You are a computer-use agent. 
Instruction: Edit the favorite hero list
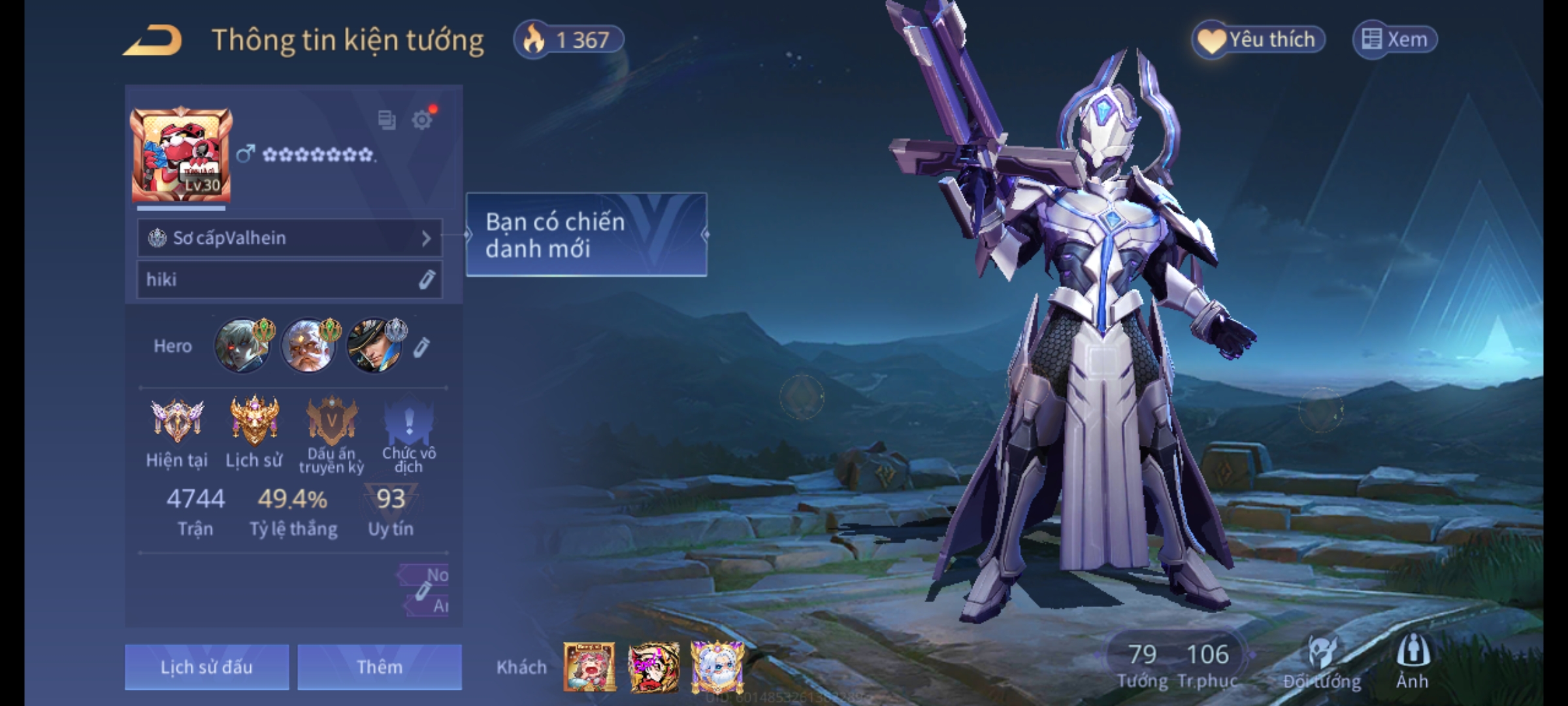pos(421,347)
